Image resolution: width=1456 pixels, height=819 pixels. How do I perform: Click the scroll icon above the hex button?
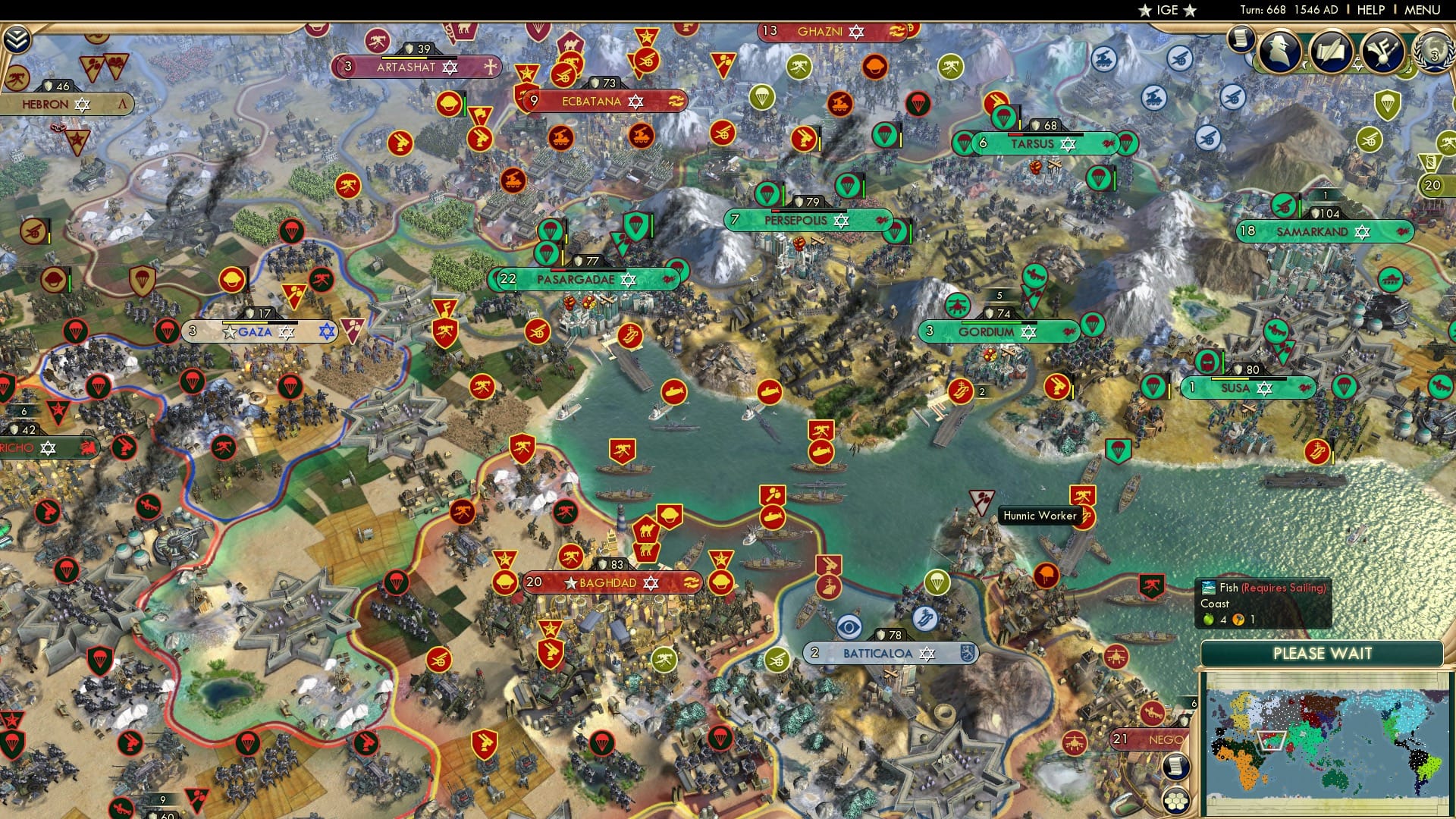1176,766
